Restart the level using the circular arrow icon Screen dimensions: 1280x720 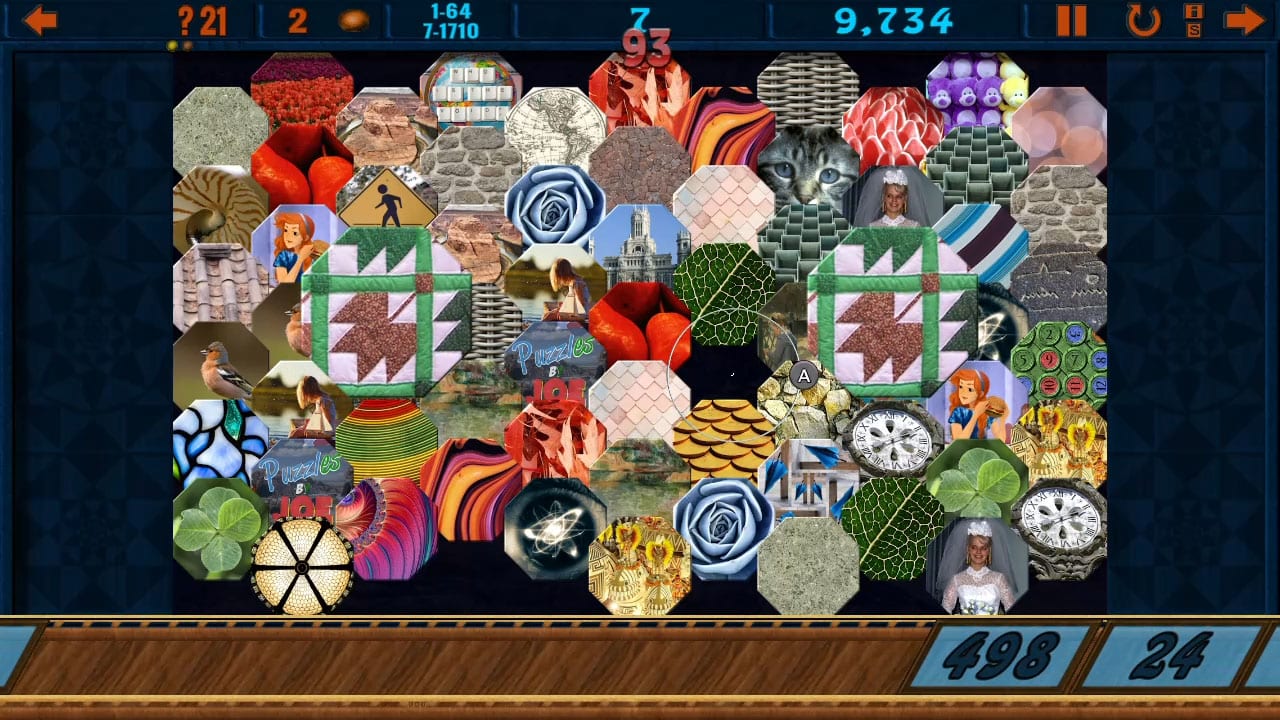coord(1141,17)
